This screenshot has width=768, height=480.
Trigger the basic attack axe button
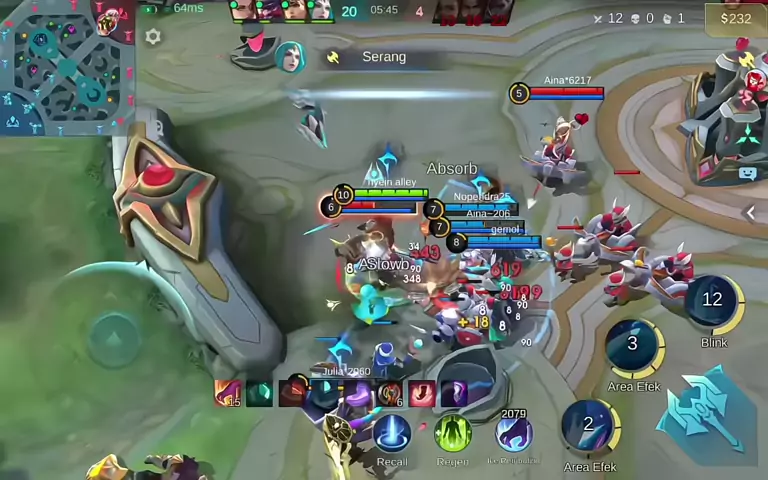(x=708, y=412)
